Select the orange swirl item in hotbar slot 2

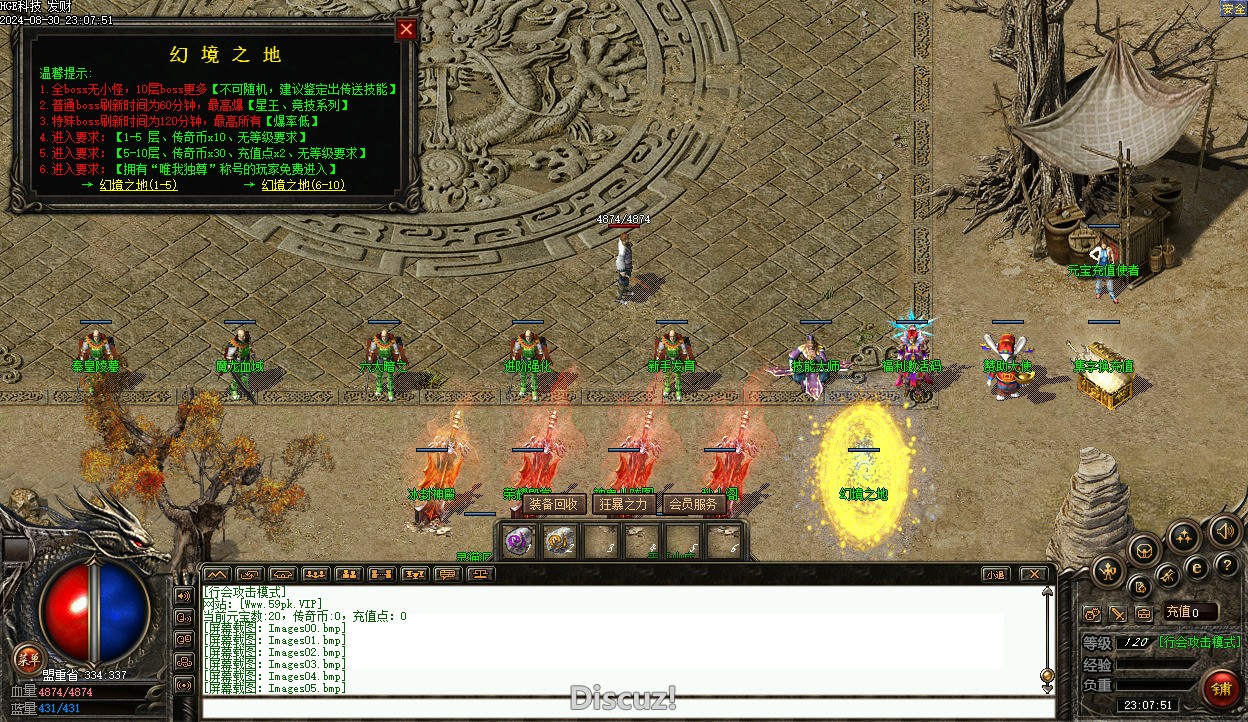pos(560,541)
